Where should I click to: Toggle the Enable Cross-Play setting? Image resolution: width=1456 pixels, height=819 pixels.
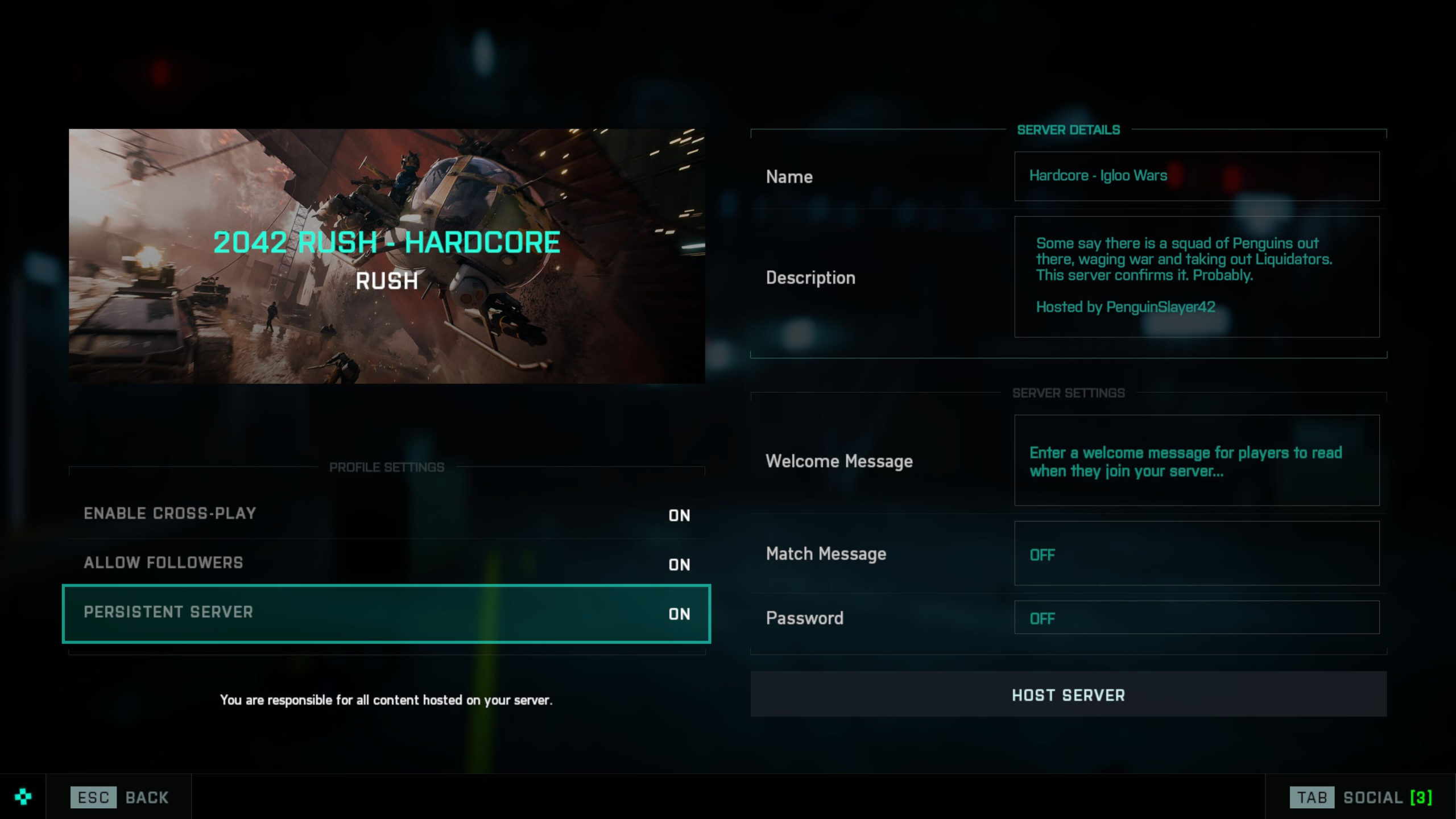[387, 514]
